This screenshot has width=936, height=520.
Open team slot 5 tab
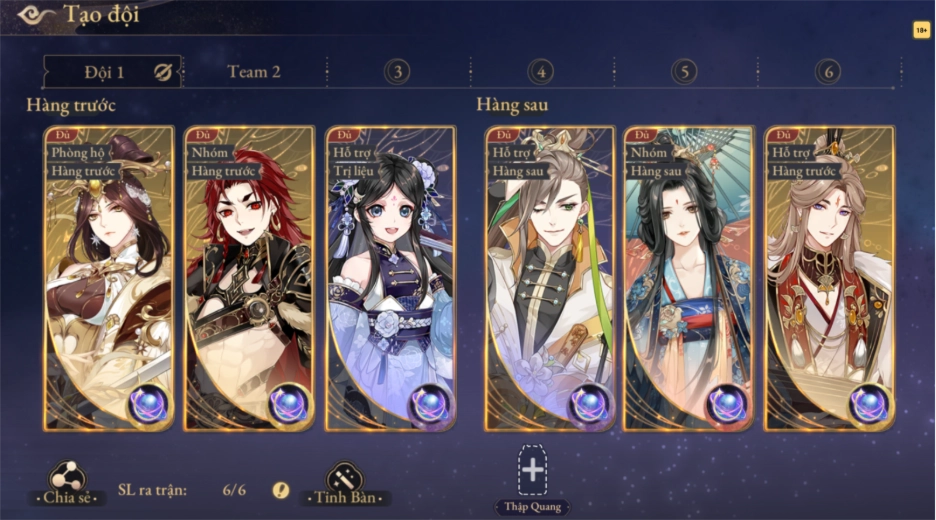(685, 72)
